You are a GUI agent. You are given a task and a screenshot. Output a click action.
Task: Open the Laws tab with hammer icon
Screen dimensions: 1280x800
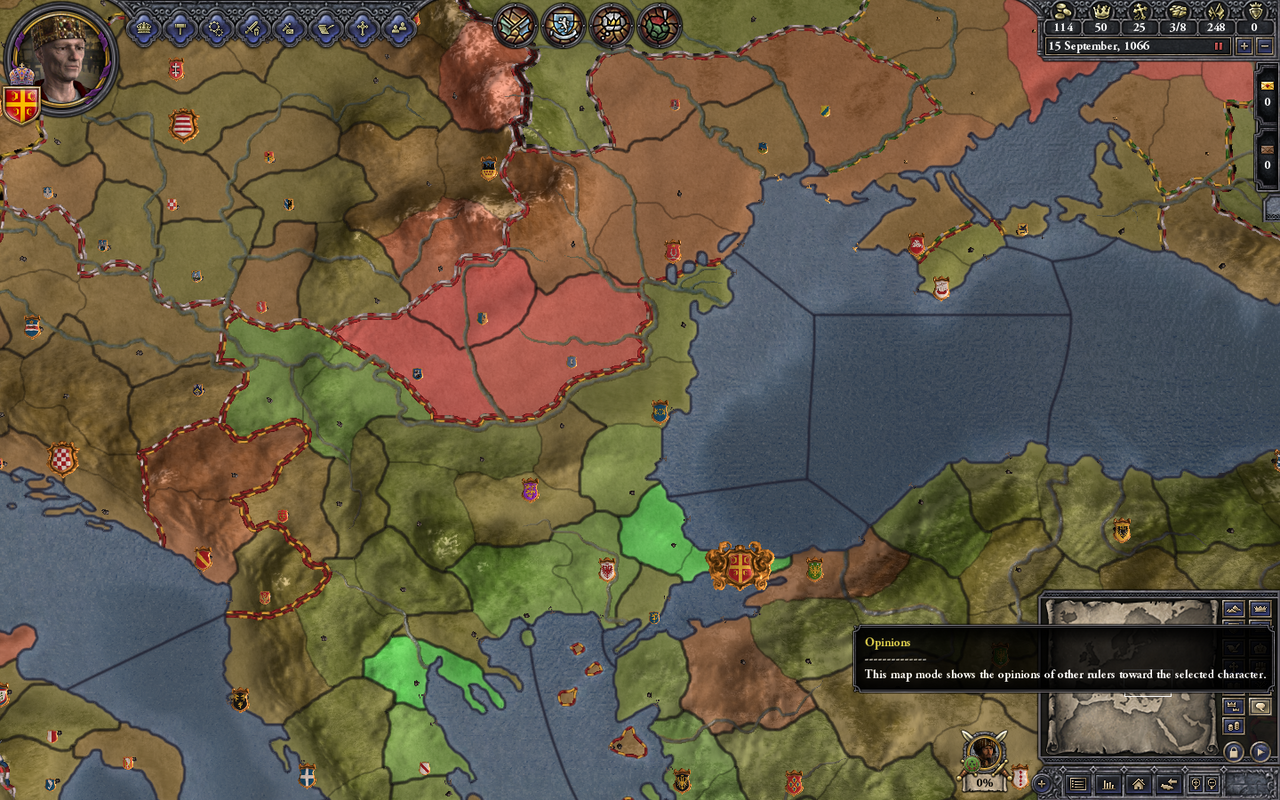pos(180,27)
